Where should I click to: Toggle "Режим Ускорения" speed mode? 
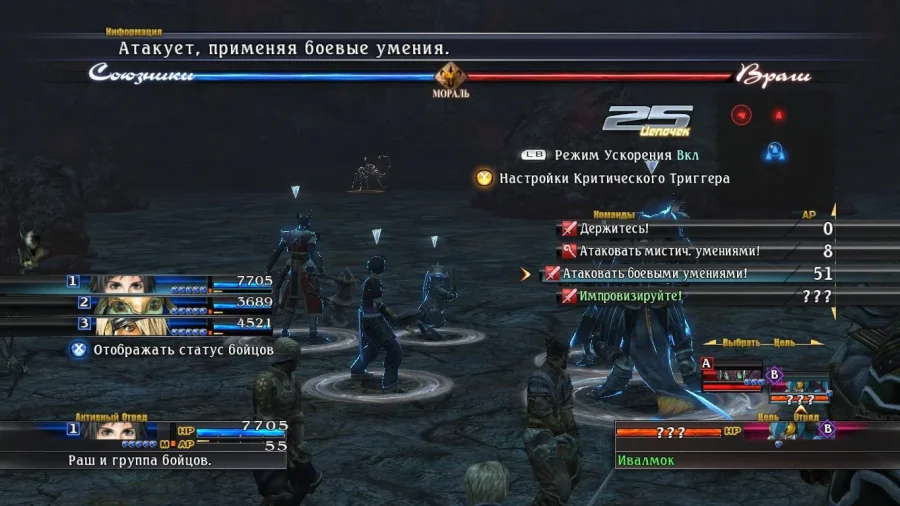click(610, 155)
